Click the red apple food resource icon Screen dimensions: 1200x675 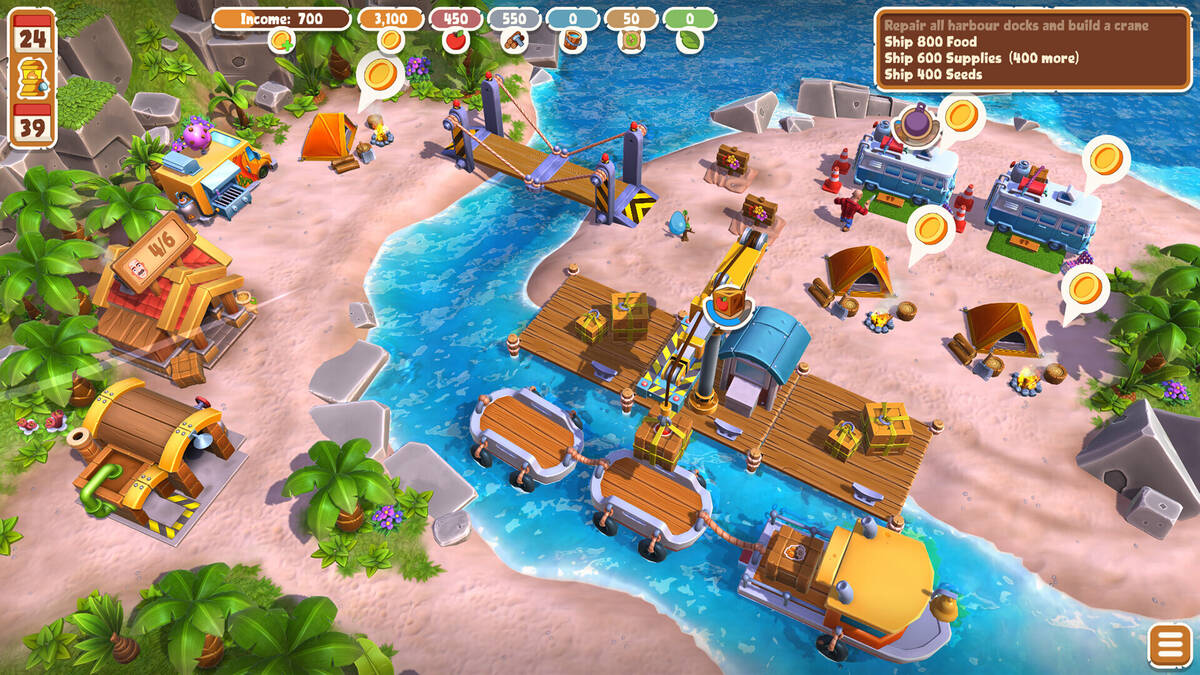[455, 41]
